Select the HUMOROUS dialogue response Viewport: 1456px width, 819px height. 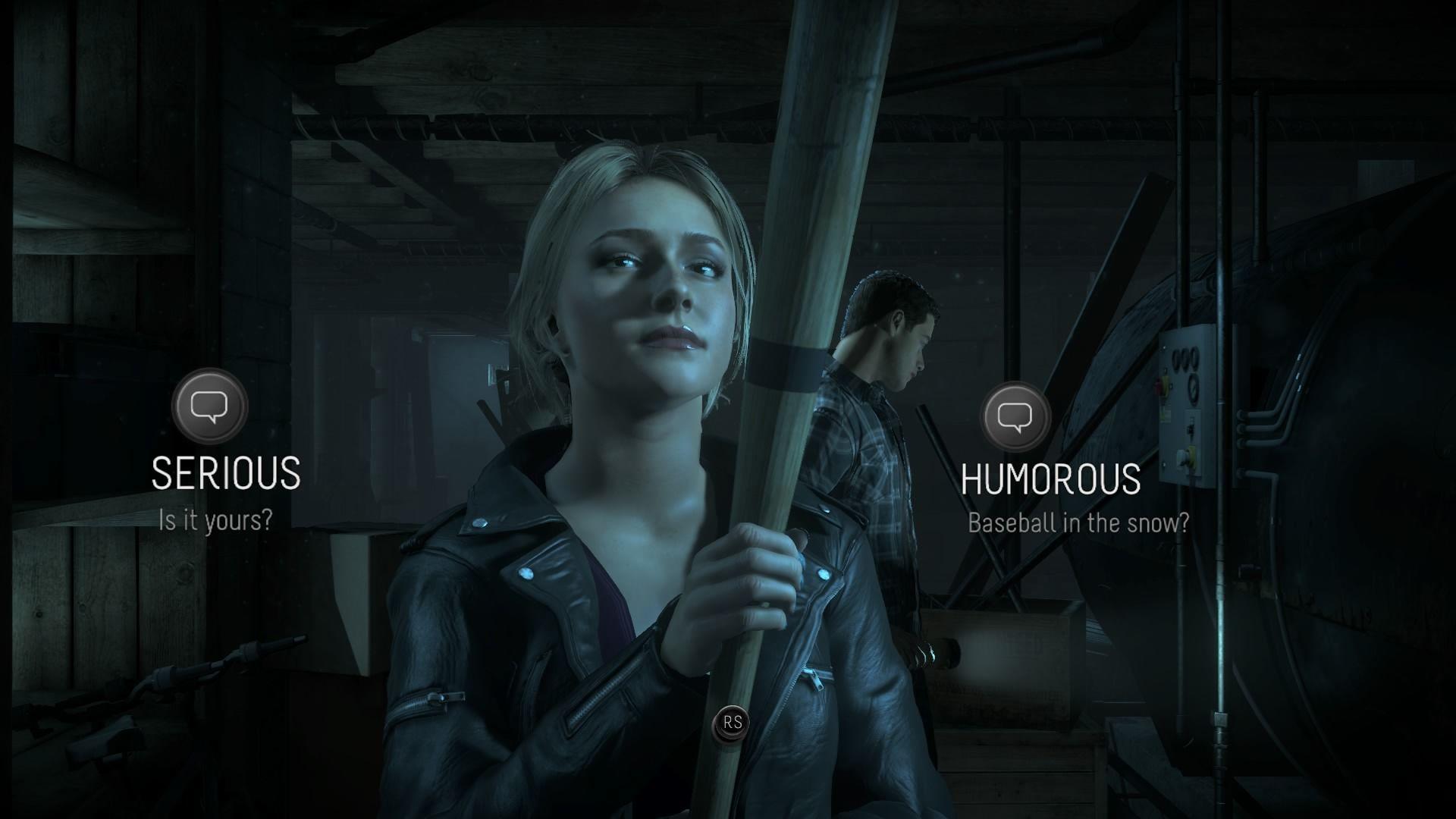tap(1050, 479)
